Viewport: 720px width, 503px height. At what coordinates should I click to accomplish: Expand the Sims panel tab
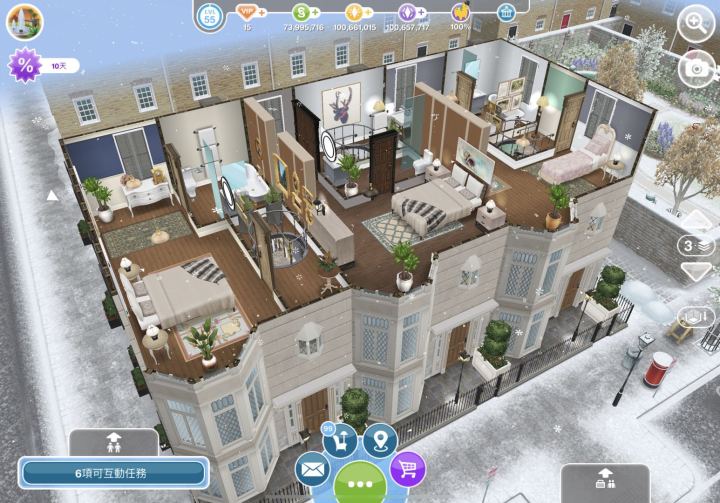[x=112, y=440]
